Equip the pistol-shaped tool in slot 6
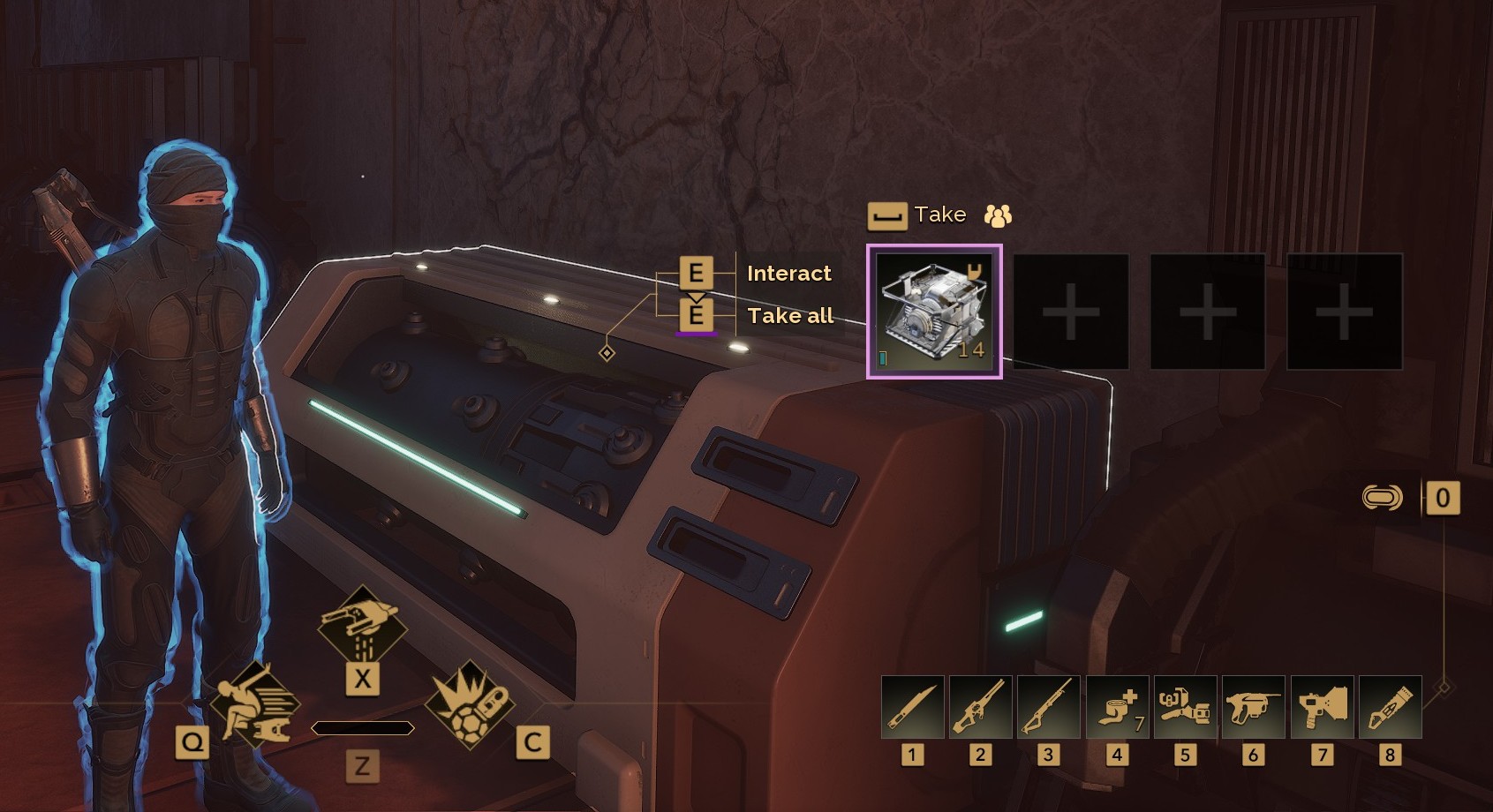 coord(1253,707)
